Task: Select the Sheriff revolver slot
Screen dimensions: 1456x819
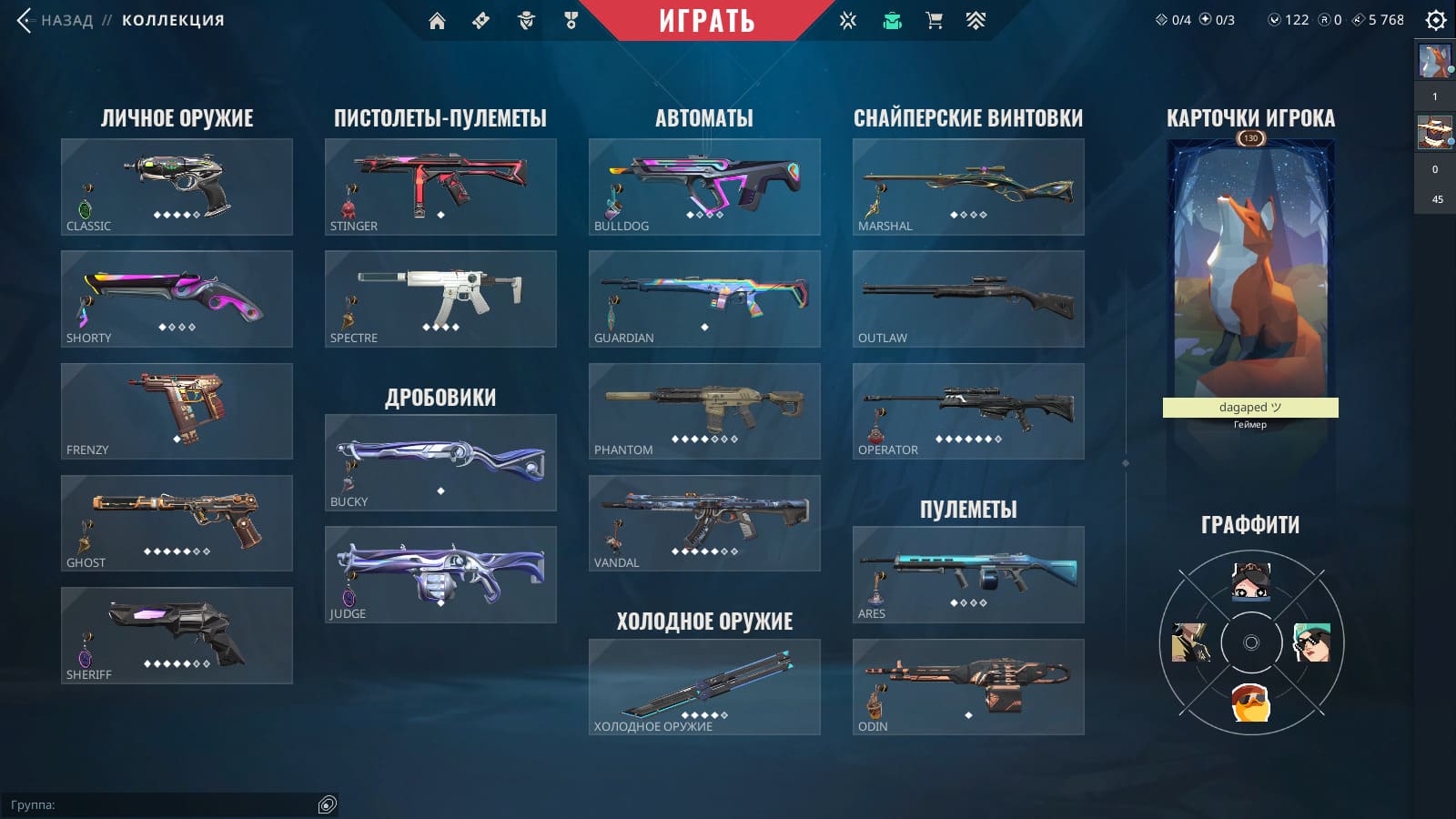Action: point(177,635)
